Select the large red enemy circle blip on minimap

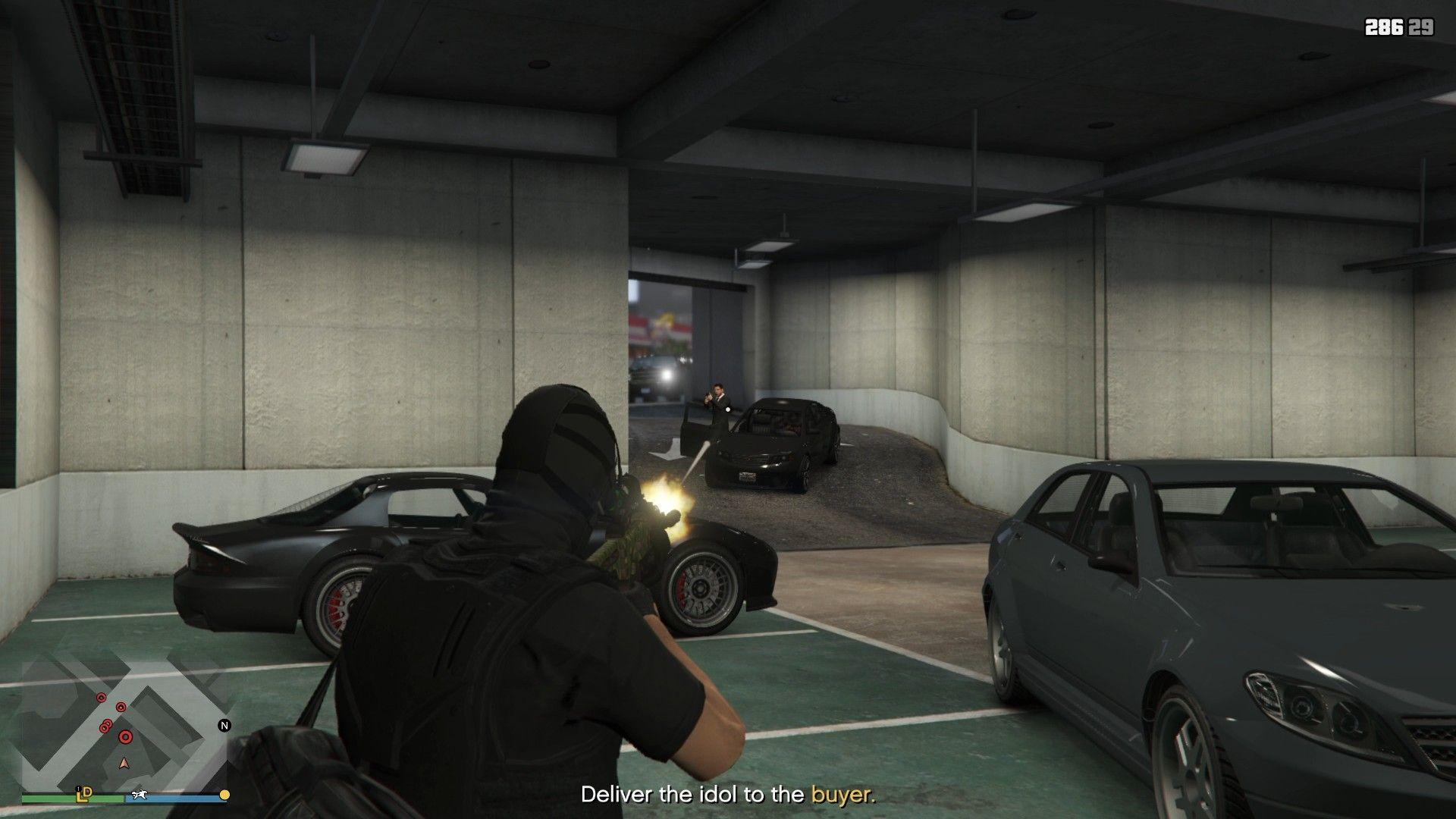pyautogui.click(x=126, y=738)
